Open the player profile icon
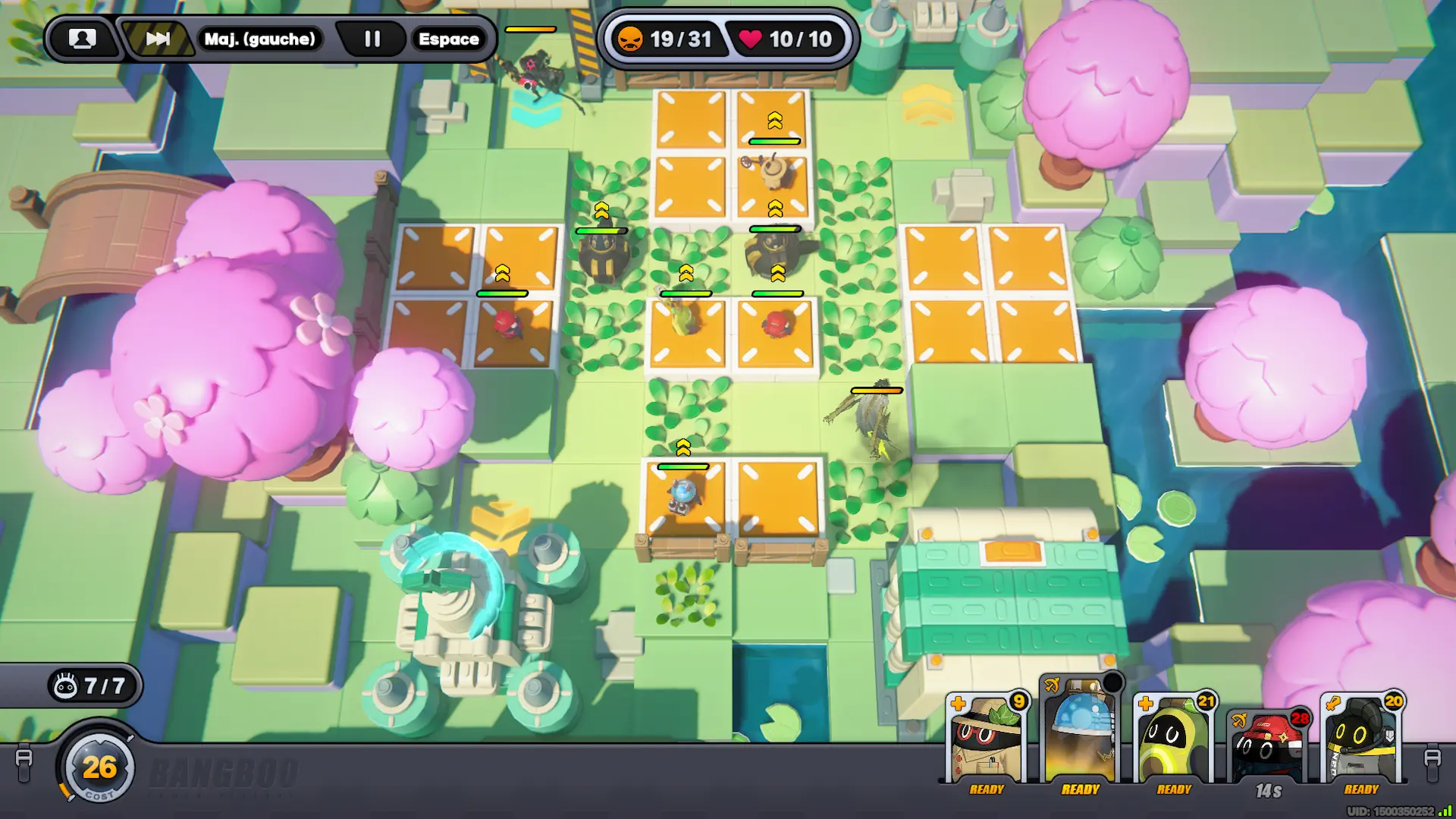 pos(82,39)
